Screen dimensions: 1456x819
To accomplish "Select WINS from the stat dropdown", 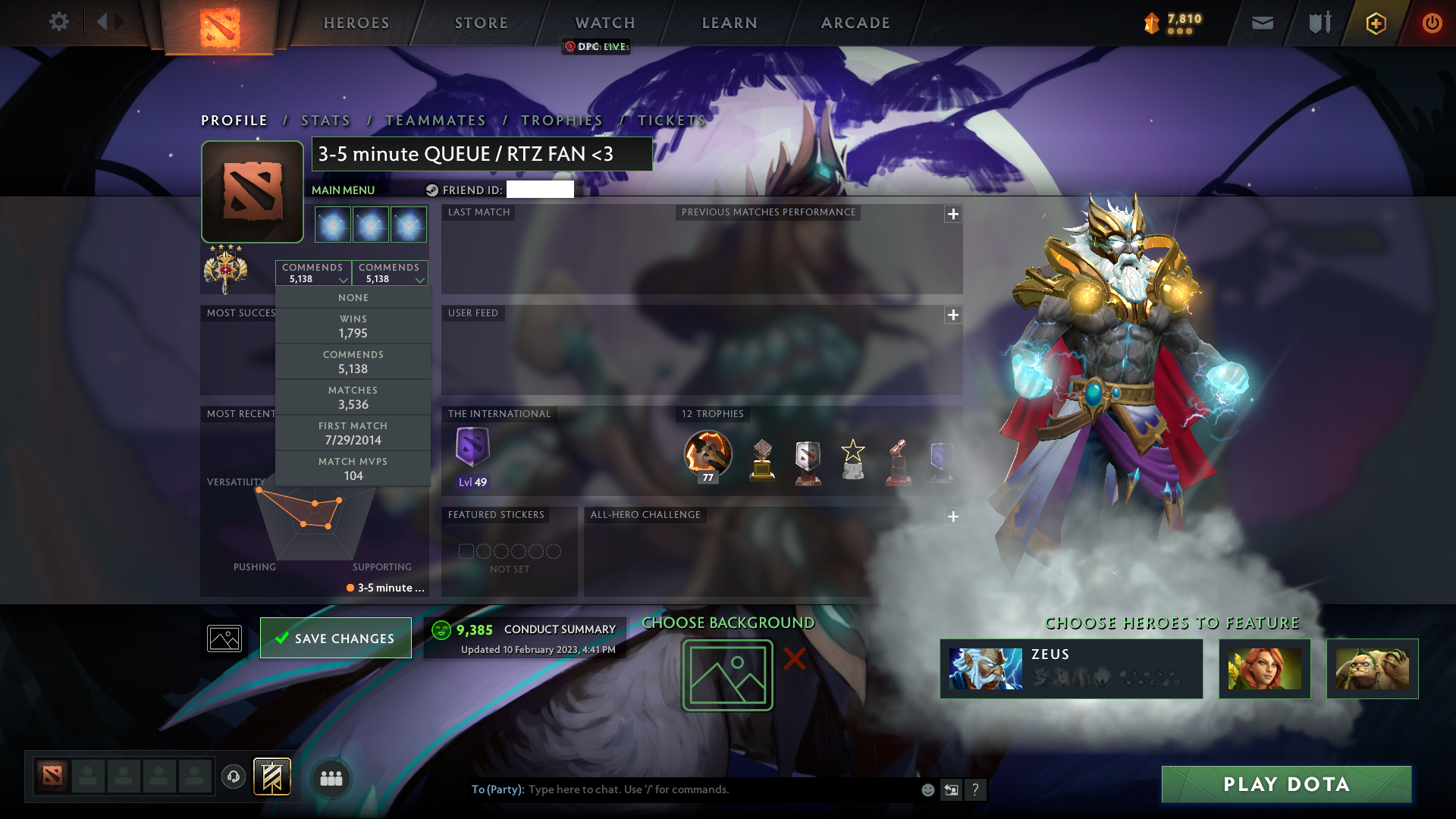I will click(x=353, y=325).
